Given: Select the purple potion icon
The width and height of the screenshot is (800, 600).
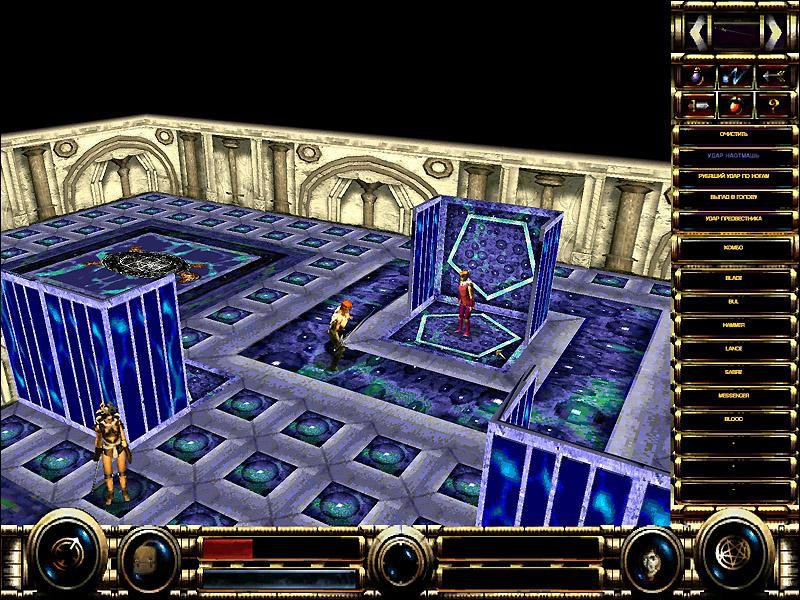Looking at the screenshot, I should pos(697,75).
